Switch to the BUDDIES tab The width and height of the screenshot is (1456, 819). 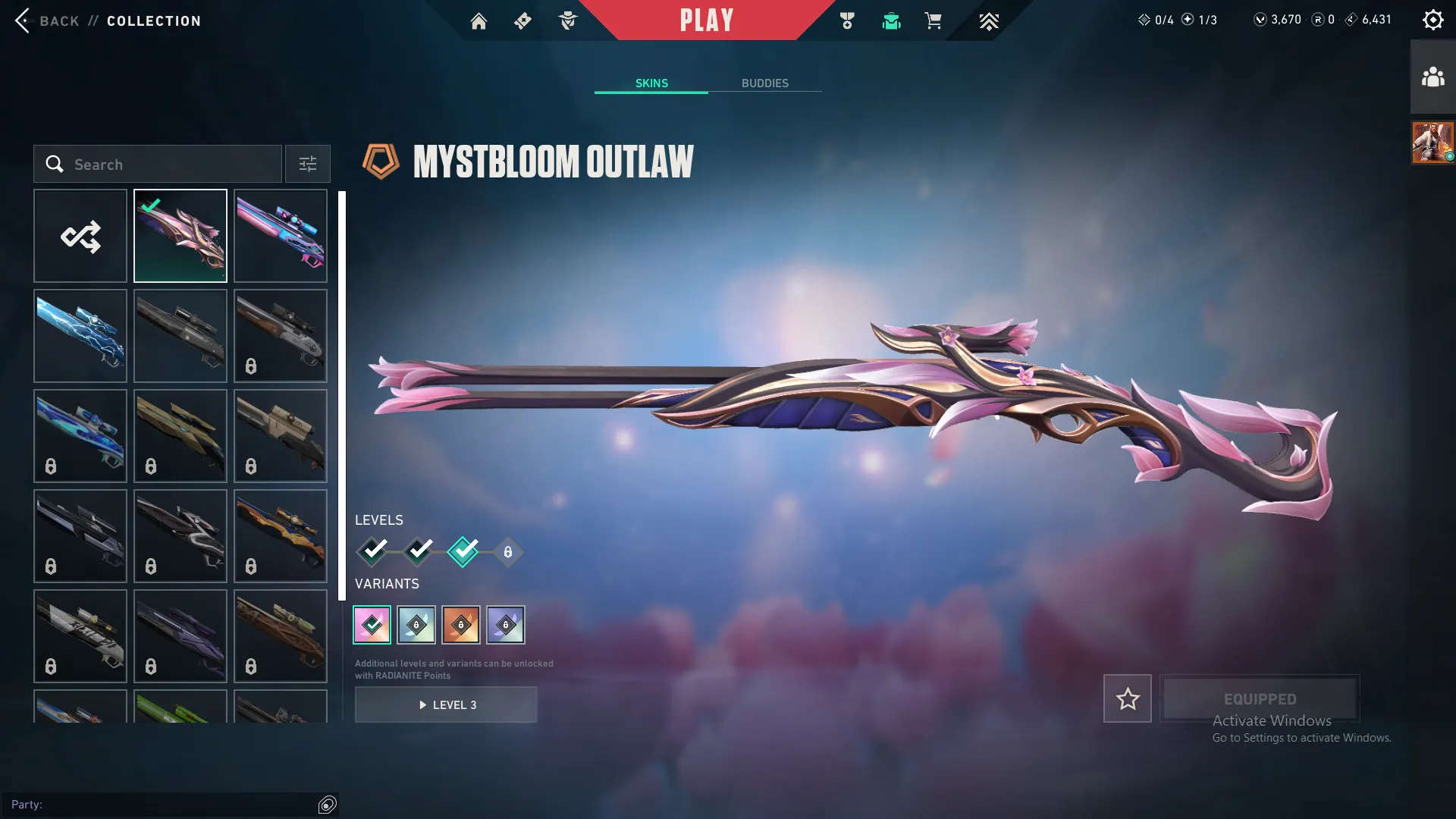point(765,83)
